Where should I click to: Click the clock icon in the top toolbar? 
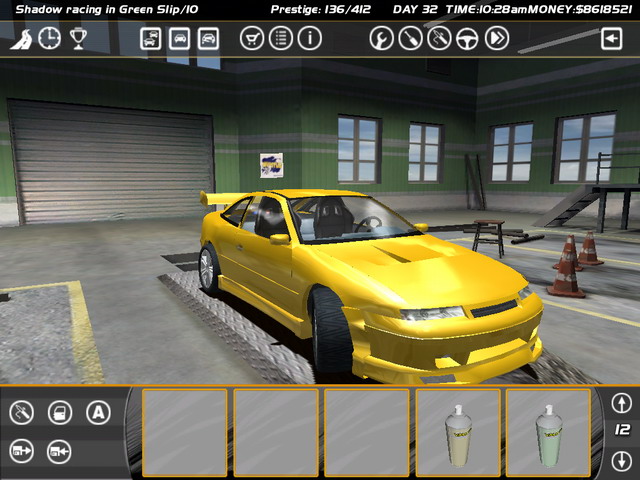click(49, 39)
